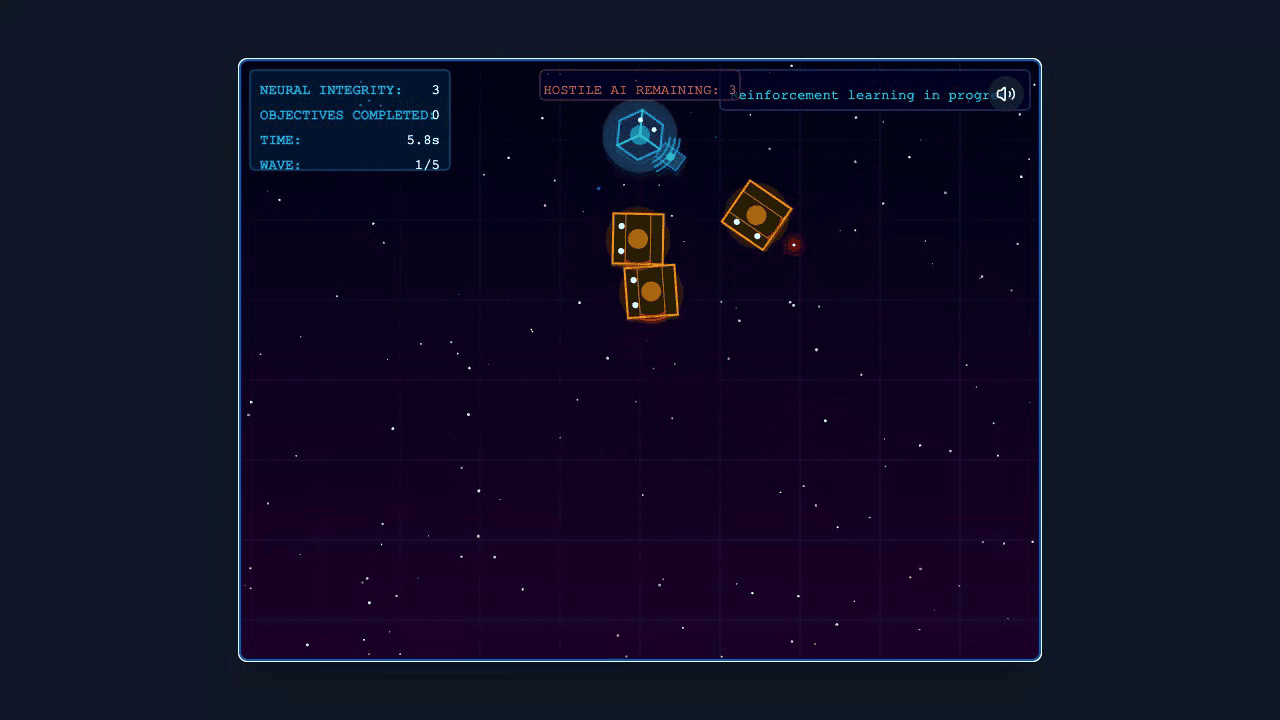The width and height of the screenshot is (1280, 720).
Task: Click the small red explosion particle
Action: pos(793,246)
